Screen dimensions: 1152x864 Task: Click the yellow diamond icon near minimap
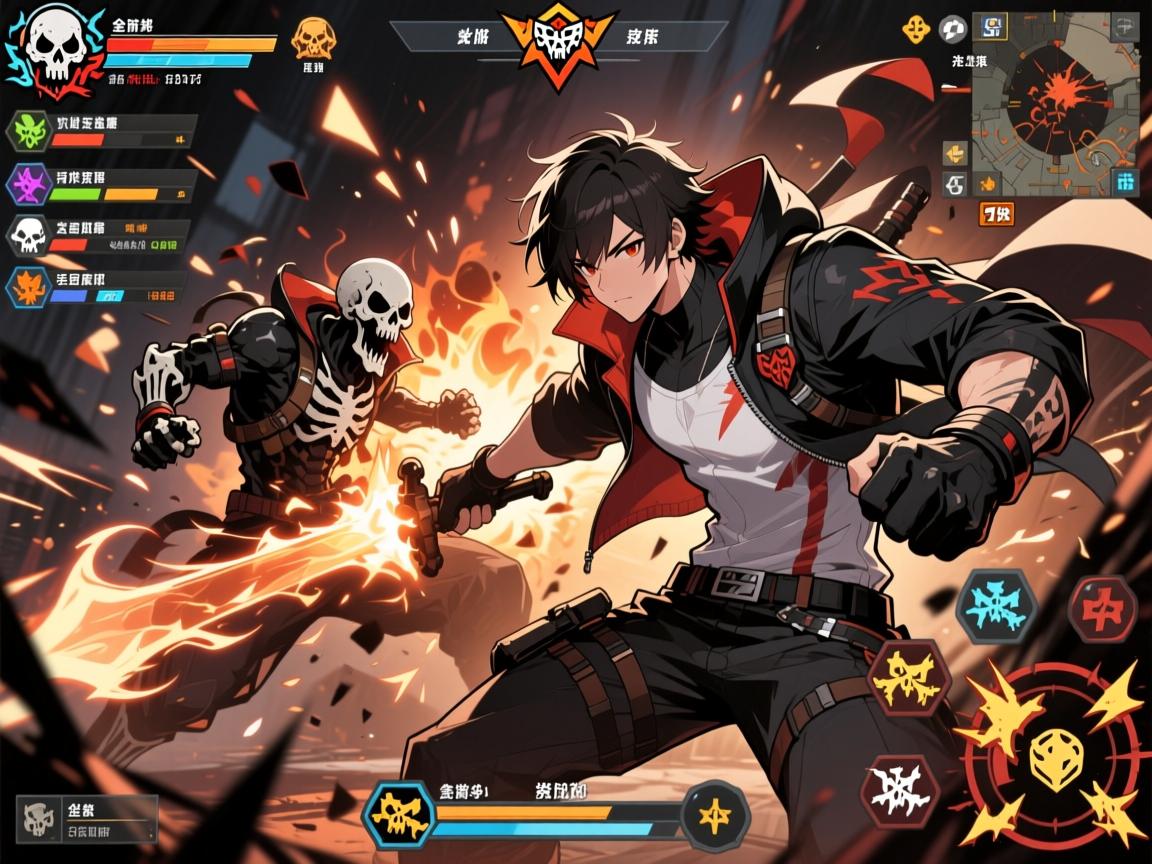[x=916, y=30]
